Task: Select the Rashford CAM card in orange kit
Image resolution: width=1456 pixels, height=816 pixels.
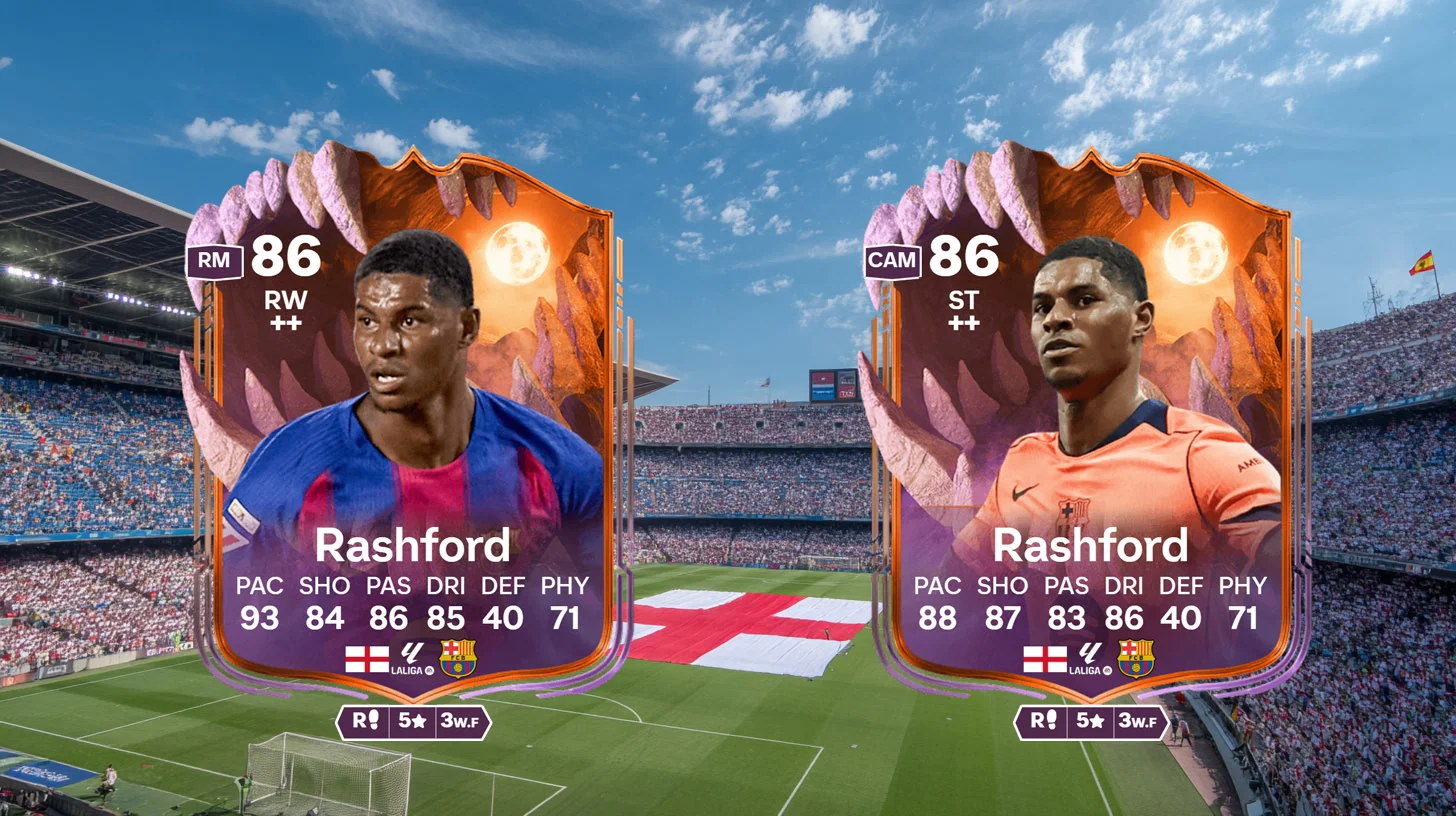Action: click(1088, 430)
